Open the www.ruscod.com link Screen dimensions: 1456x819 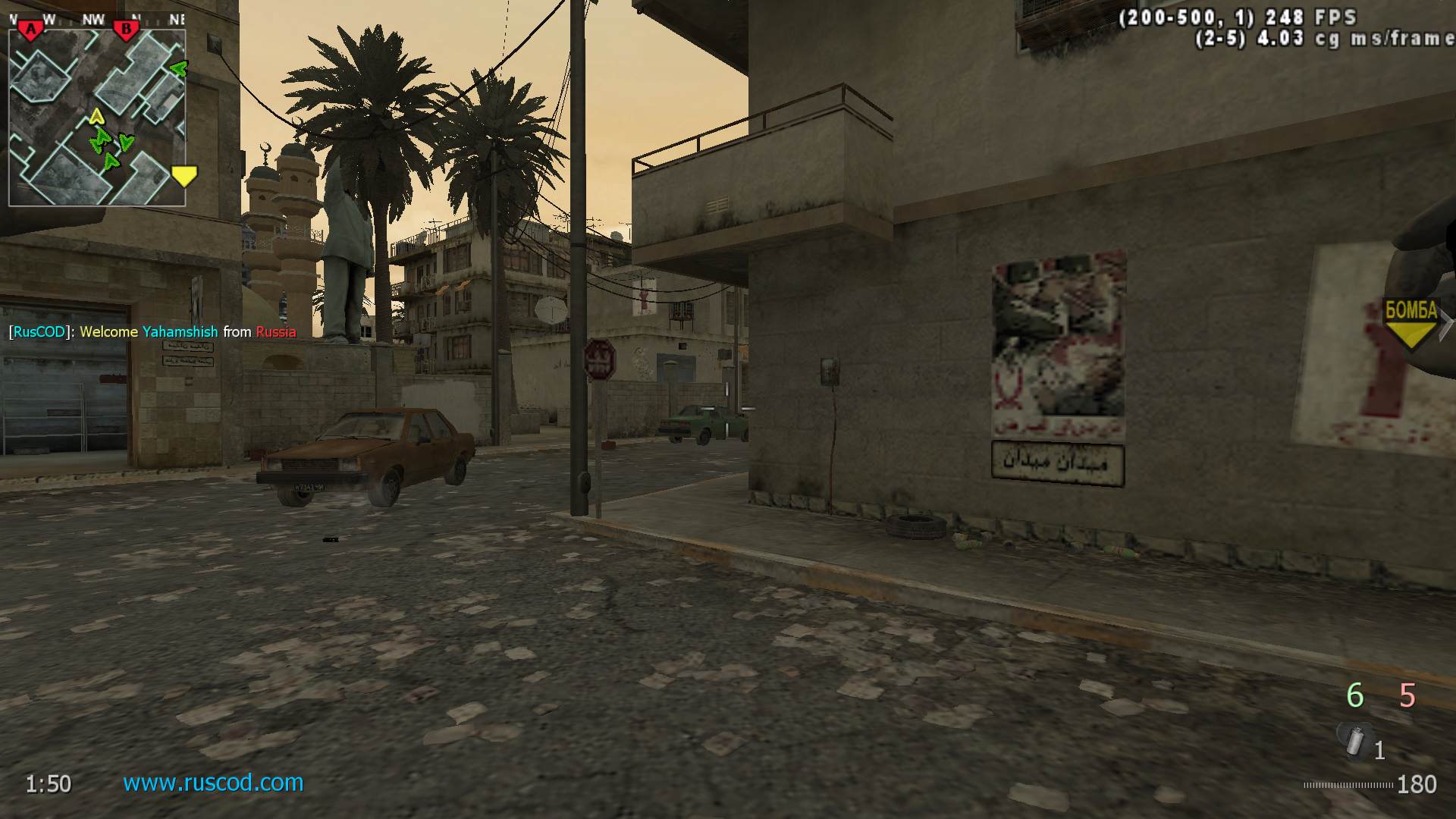coord(213,782)
